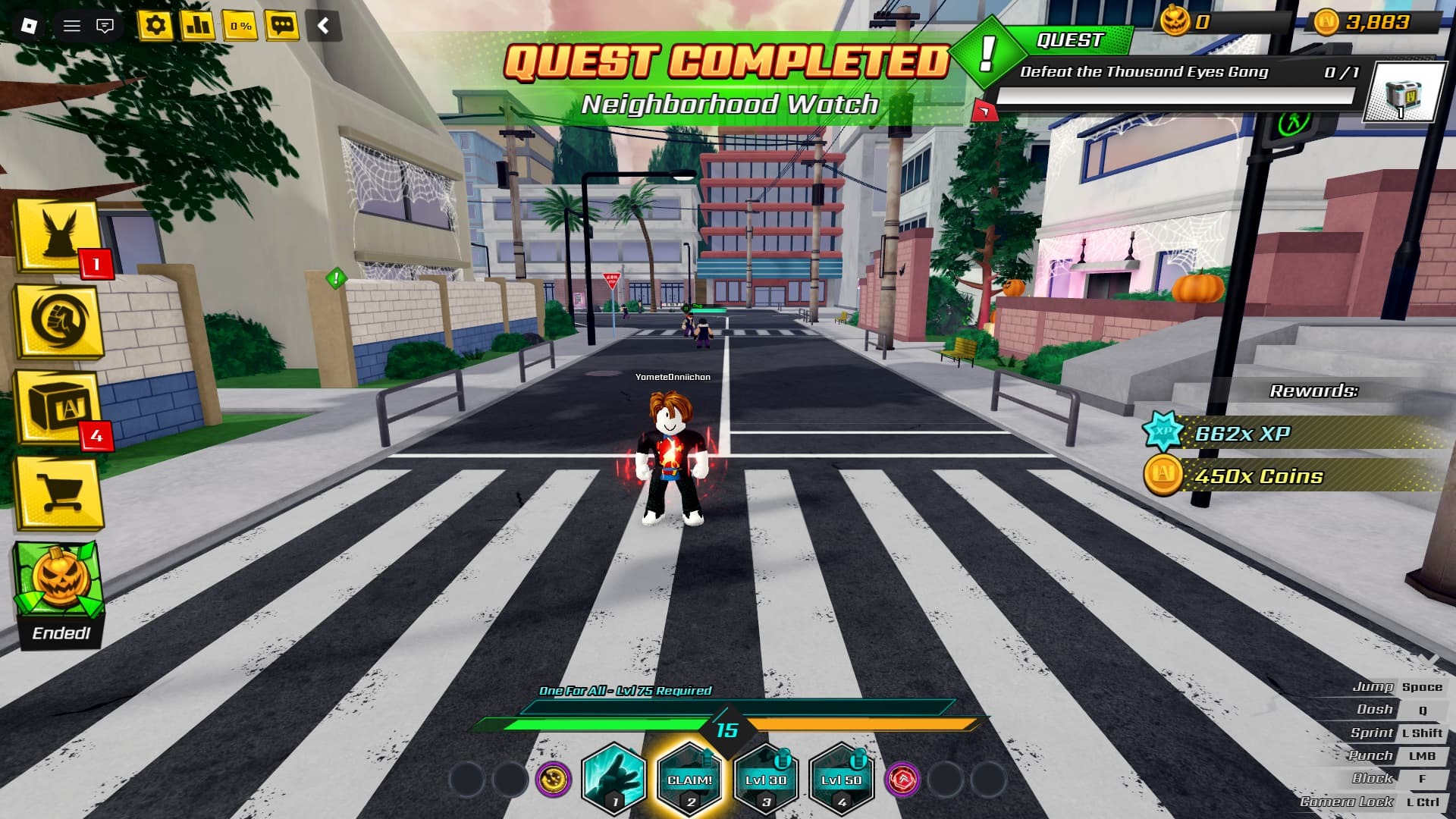Select the locked Lvl 50 skill slot
This screenshot has height=819, width=1456.
[x=844, y=779]
